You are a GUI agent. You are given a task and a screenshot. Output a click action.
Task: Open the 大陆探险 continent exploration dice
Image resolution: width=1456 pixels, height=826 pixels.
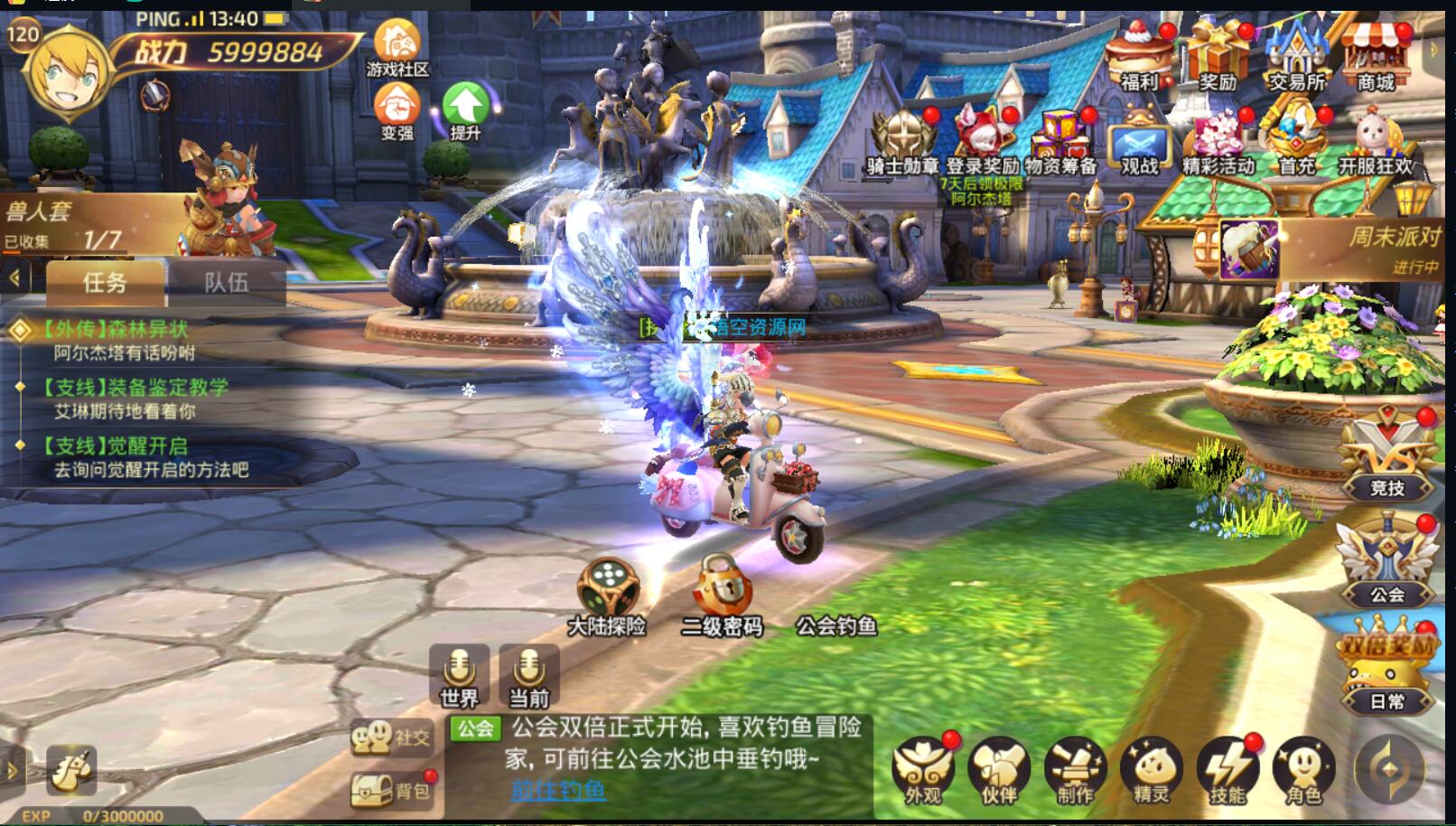tap(608, 593)
